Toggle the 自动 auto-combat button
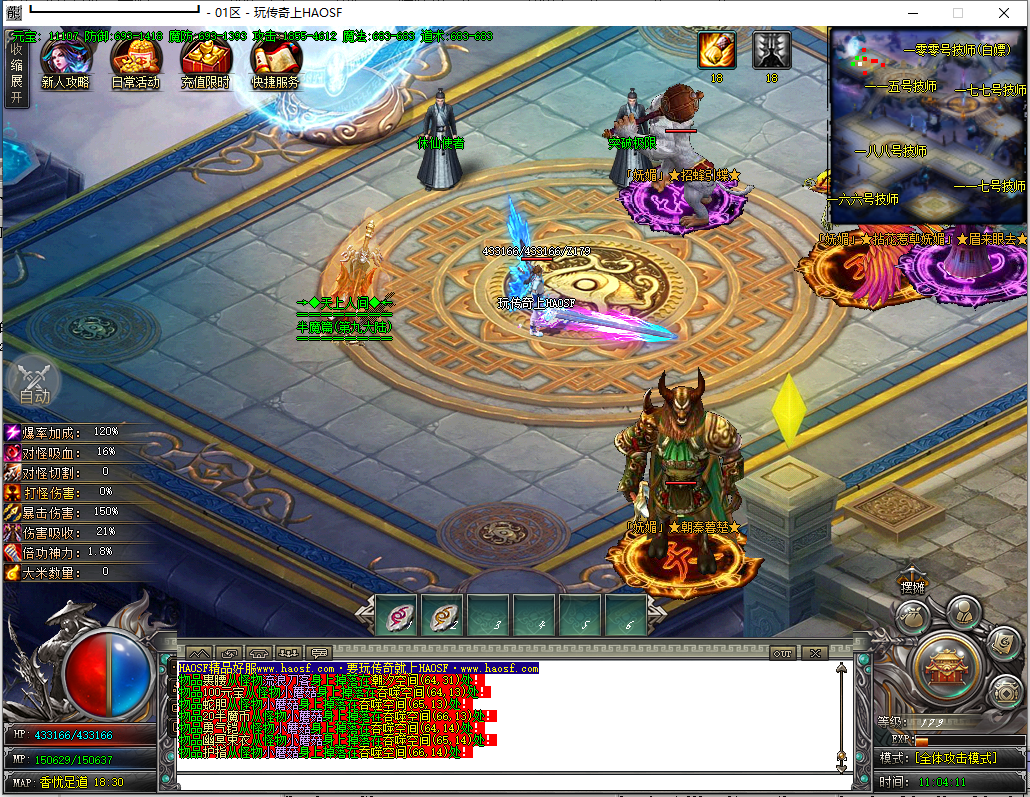The image size is (1030, 797). coord(33,382)
